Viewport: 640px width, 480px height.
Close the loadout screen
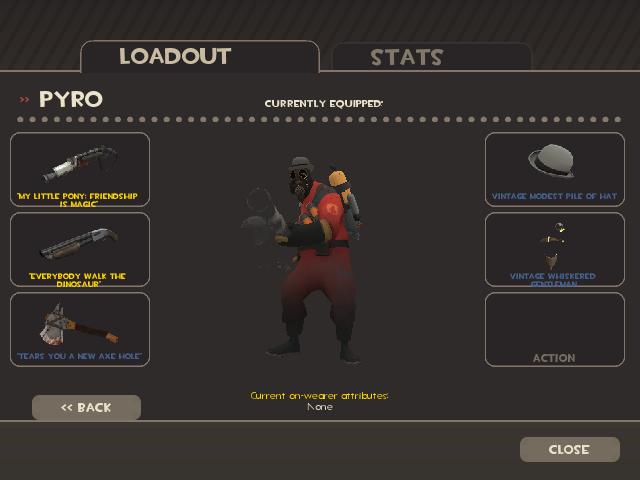click(x=569, y=449)
